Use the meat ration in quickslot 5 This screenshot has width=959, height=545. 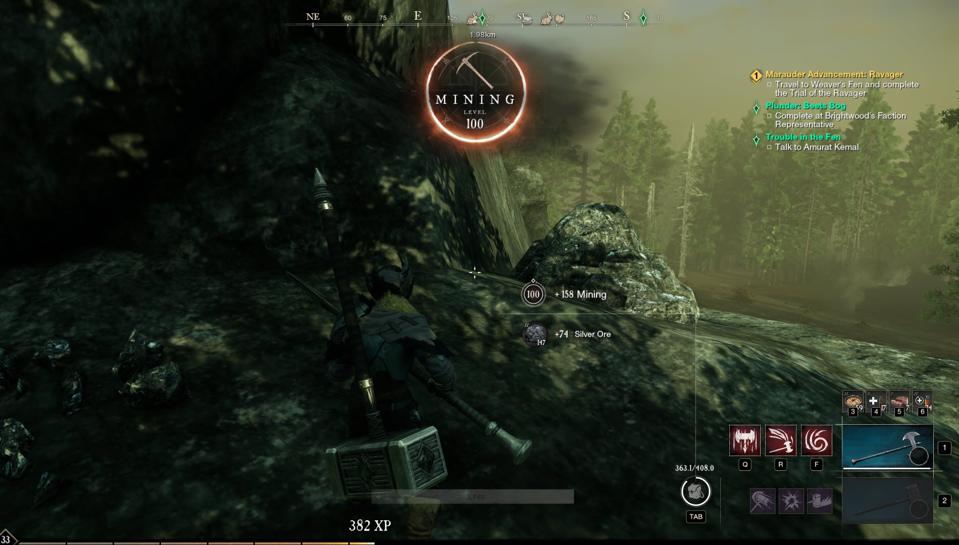(x=899, y=402)
